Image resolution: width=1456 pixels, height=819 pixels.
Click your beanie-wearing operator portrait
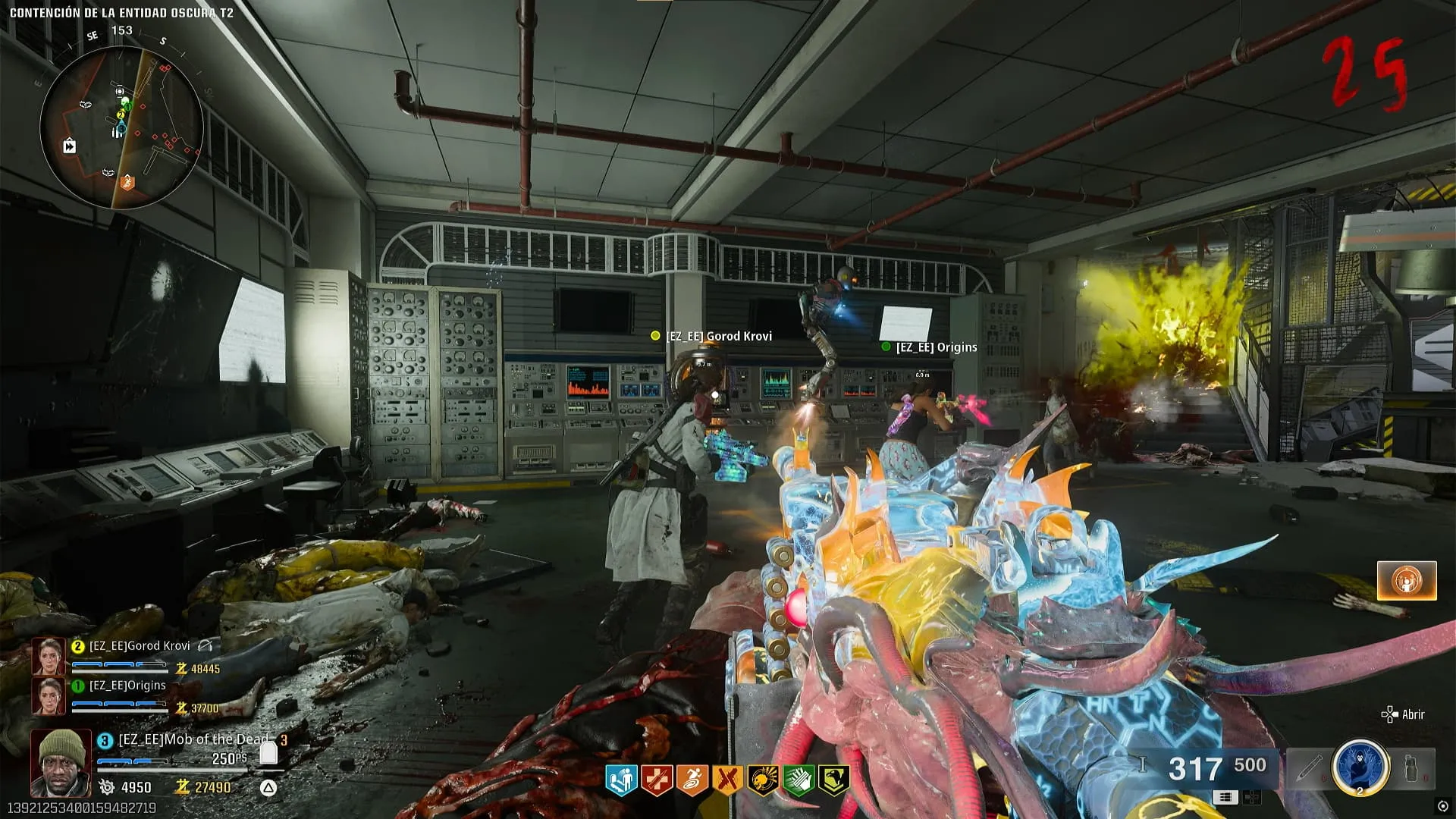[61, 762]
